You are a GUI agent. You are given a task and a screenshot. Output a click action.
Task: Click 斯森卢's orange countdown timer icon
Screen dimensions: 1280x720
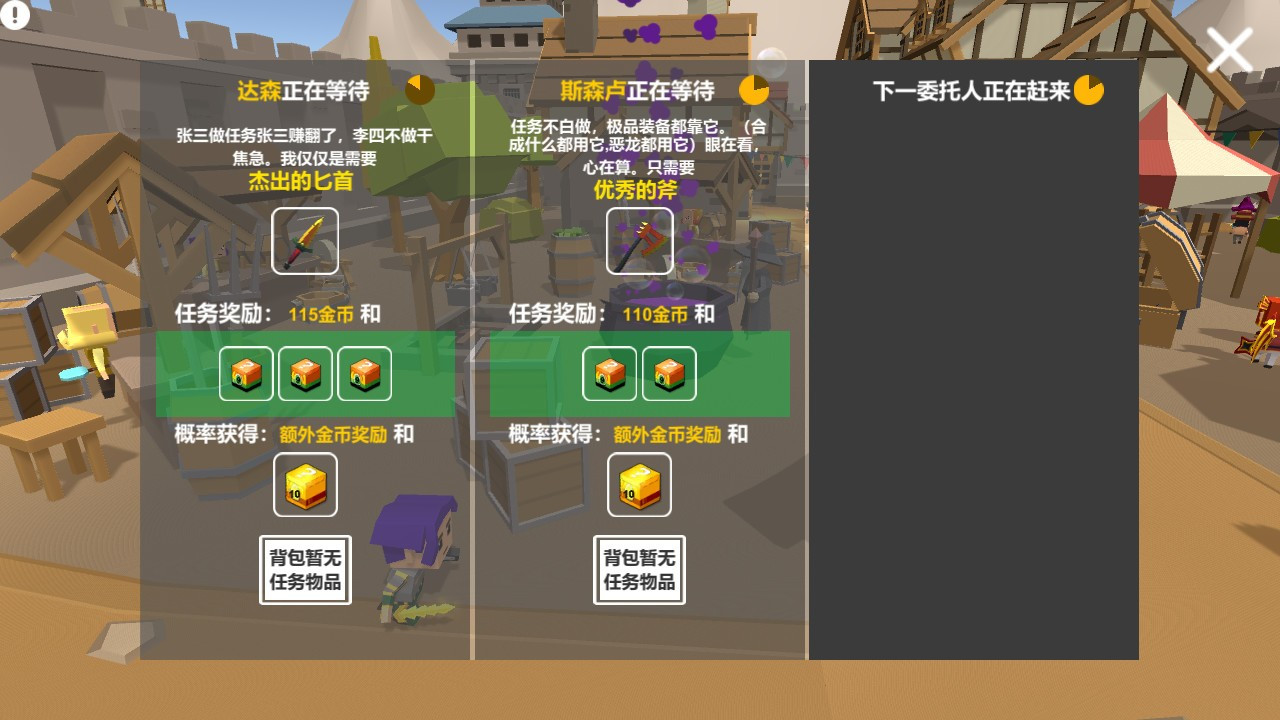[755, 90]
